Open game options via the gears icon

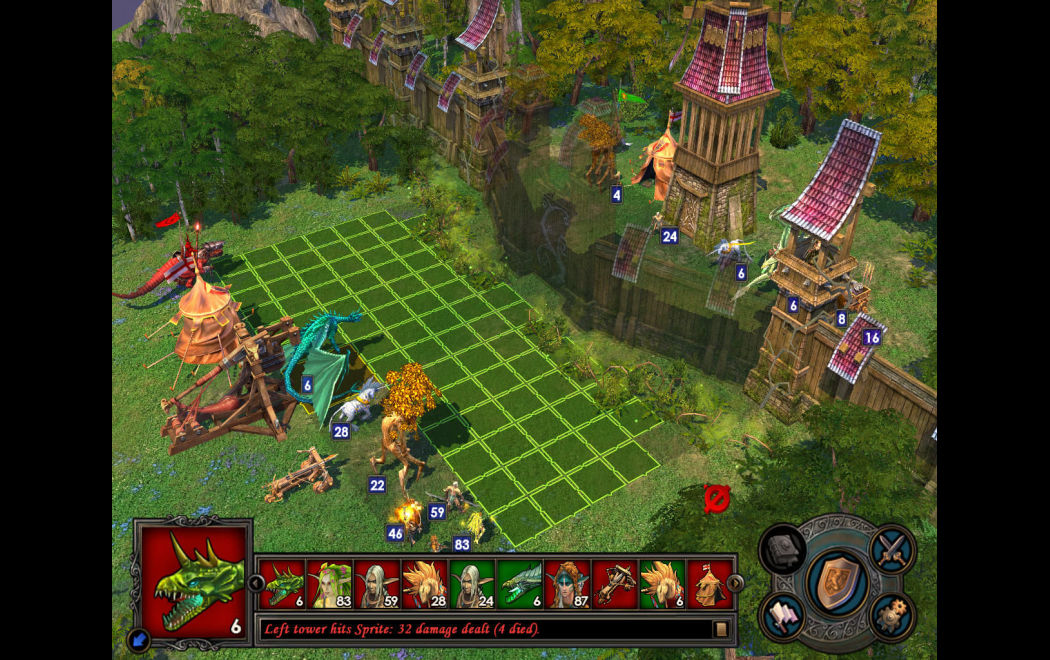[891, 616]
